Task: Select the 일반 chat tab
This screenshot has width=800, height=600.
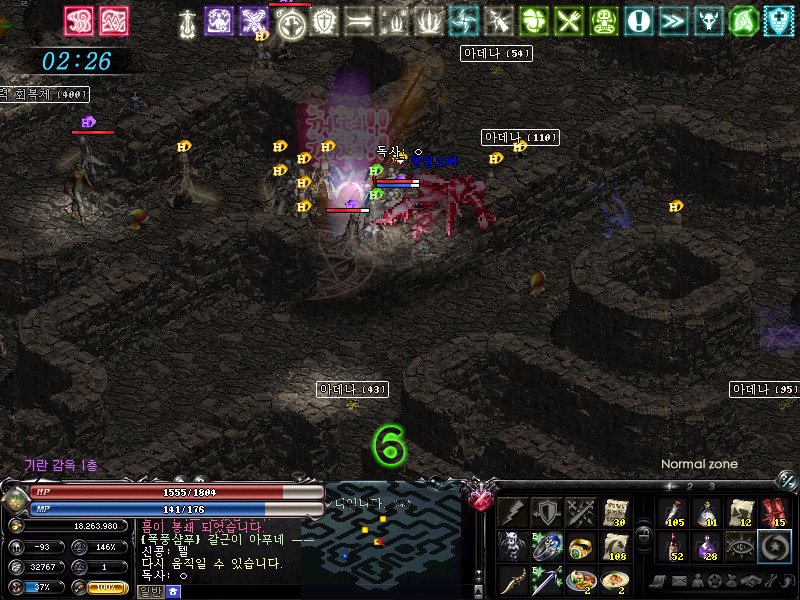Action: coord(149,592)
